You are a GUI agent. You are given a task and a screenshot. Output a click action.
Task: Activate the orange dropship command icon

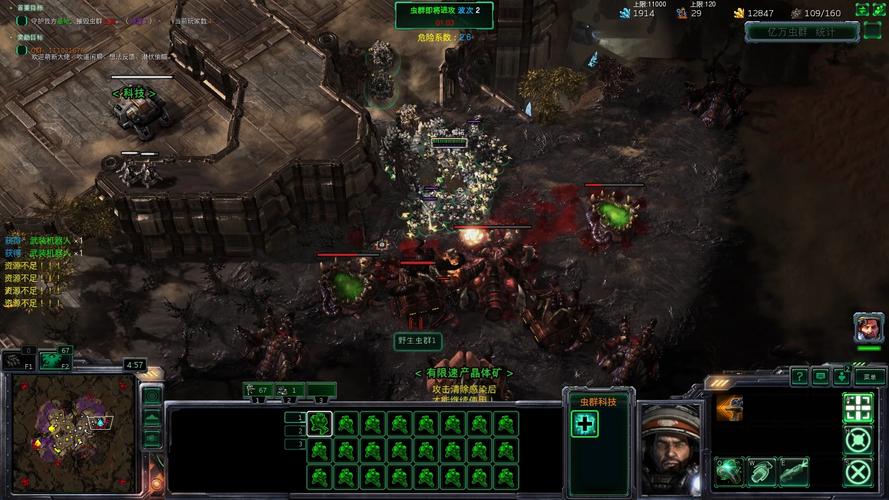pyautogui.click(x=730, y=407)
